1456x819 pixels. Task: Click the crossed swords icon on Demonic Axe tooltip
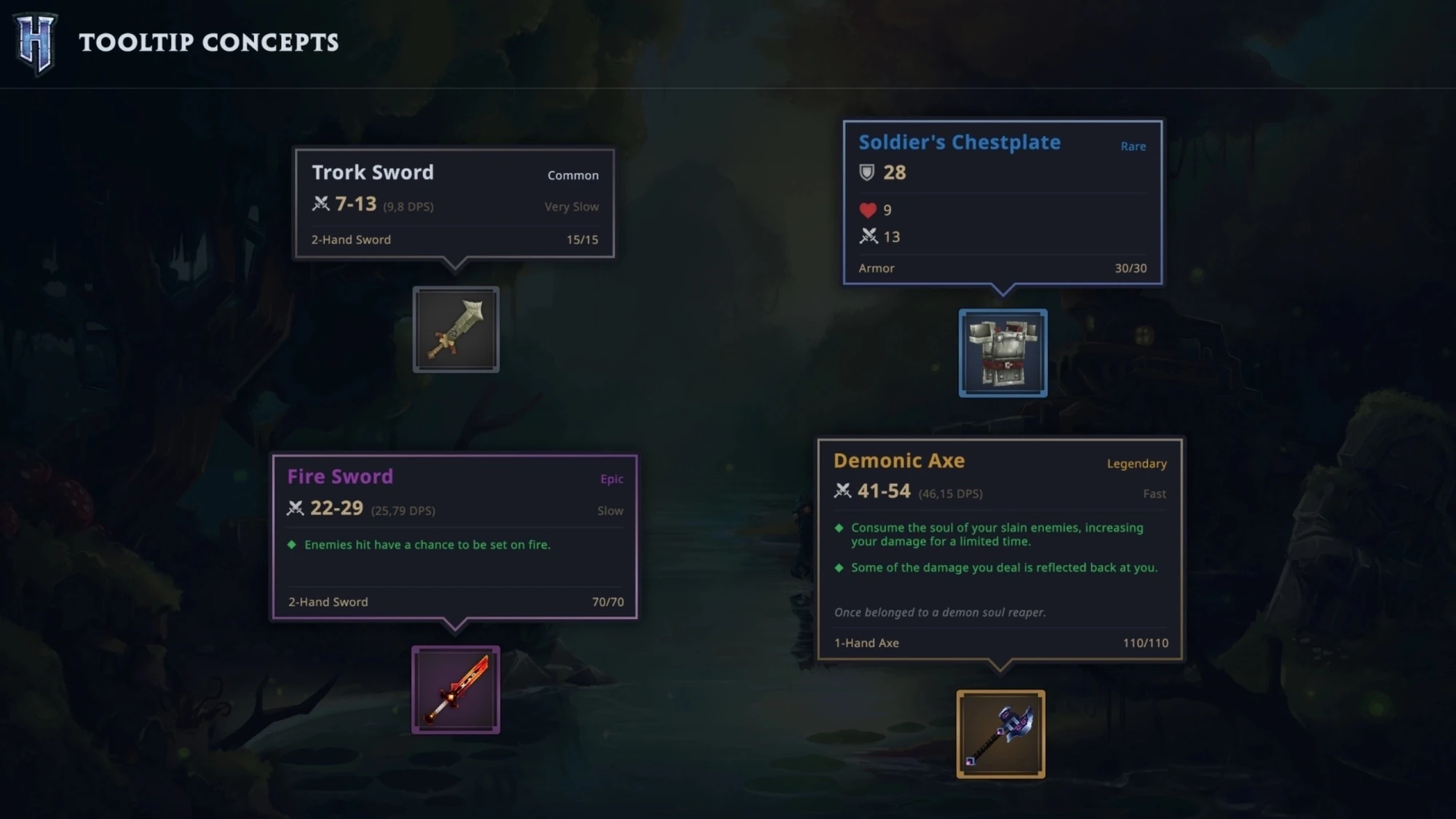point(842,492)
